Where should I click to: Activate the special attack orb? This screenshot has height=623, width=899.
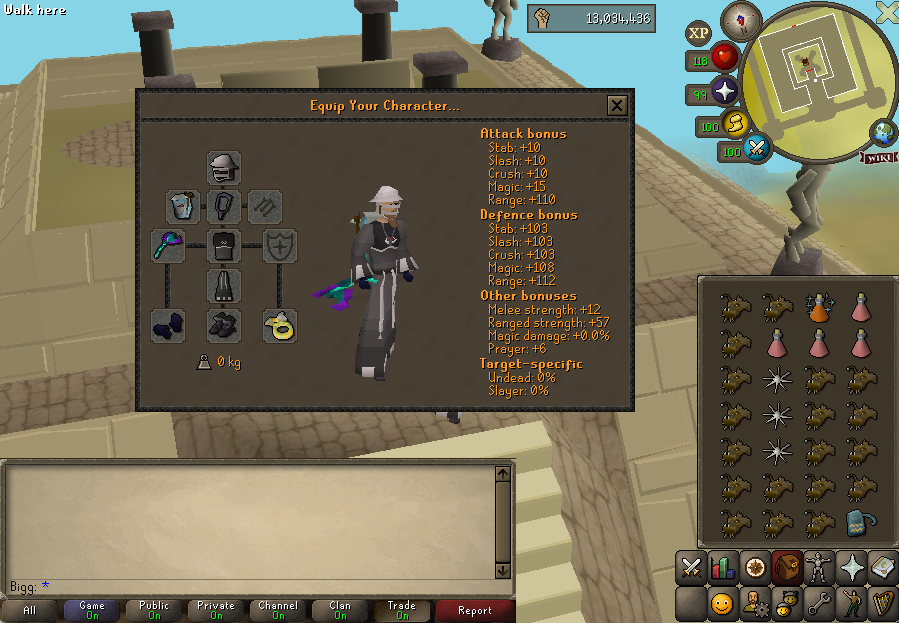coord(757,149)
